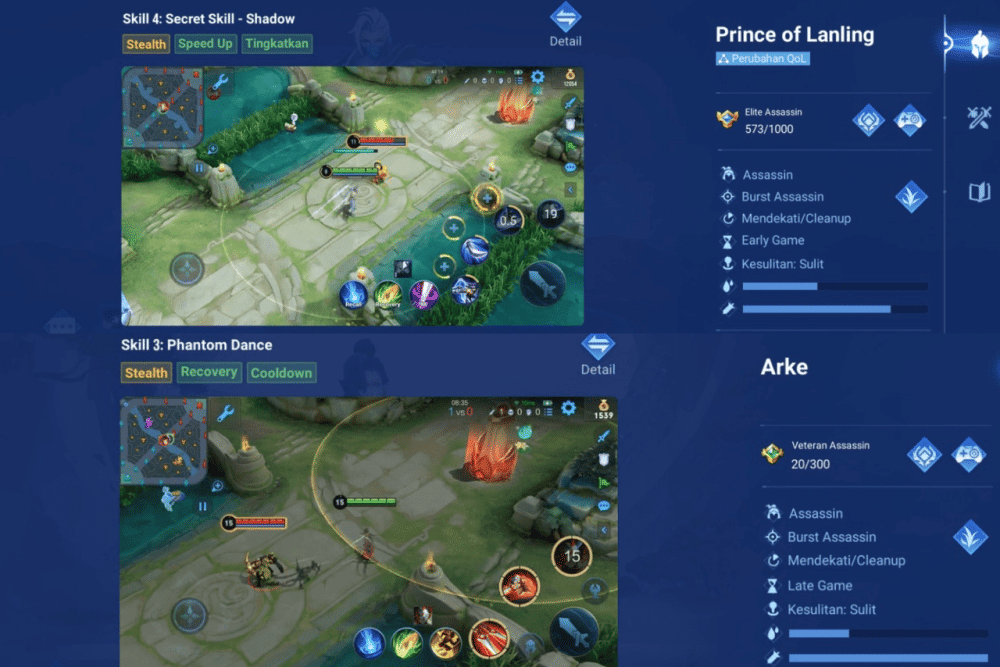Click the leaf diamond icon under Prince of Lanling
Image resolution: width=1000 pixels, height=667 pixels.
point(911,196)
